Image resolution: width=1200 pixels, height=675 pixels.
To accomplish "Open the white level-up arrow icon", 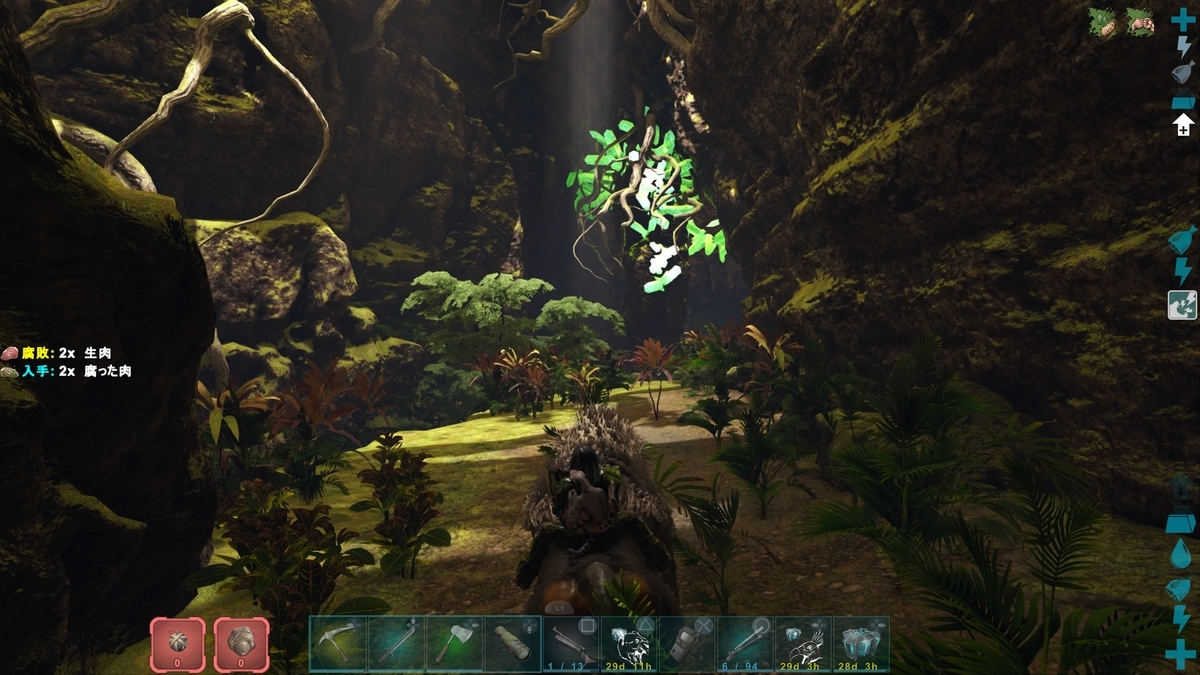I will pos(1183,125).
